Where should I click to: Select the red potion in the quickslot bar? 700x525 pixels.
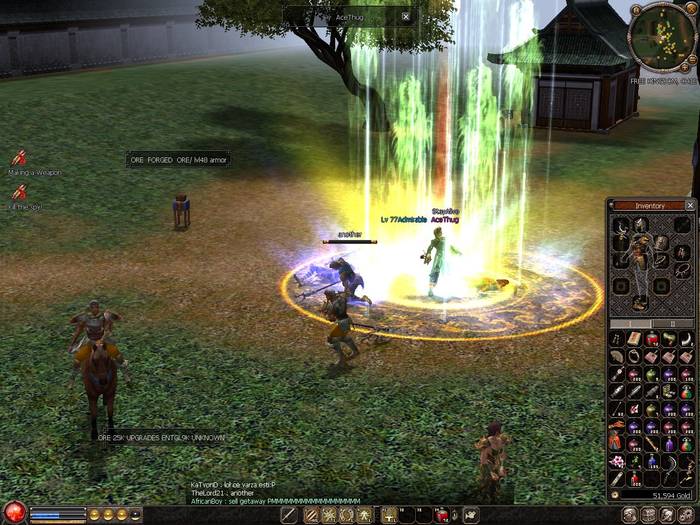441,515
